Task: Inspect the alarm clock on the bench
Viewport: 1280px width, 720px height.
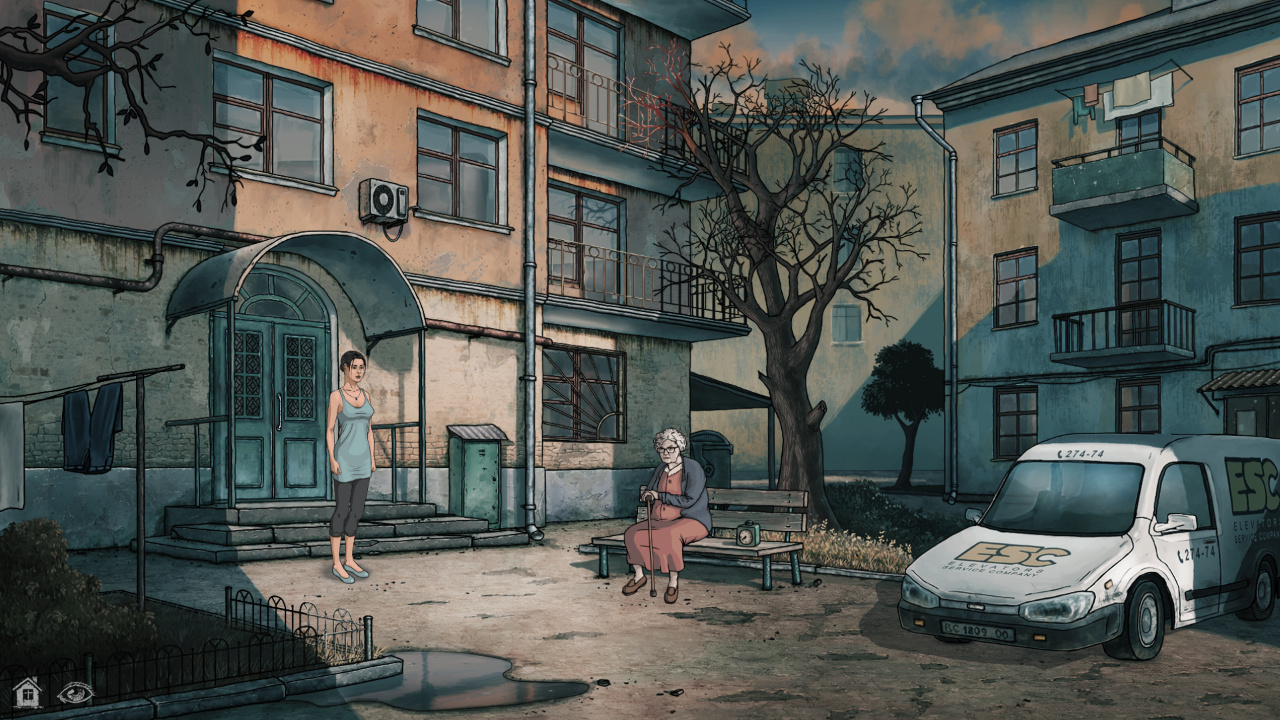Action: pyautogui.click(x=748, y=537)
